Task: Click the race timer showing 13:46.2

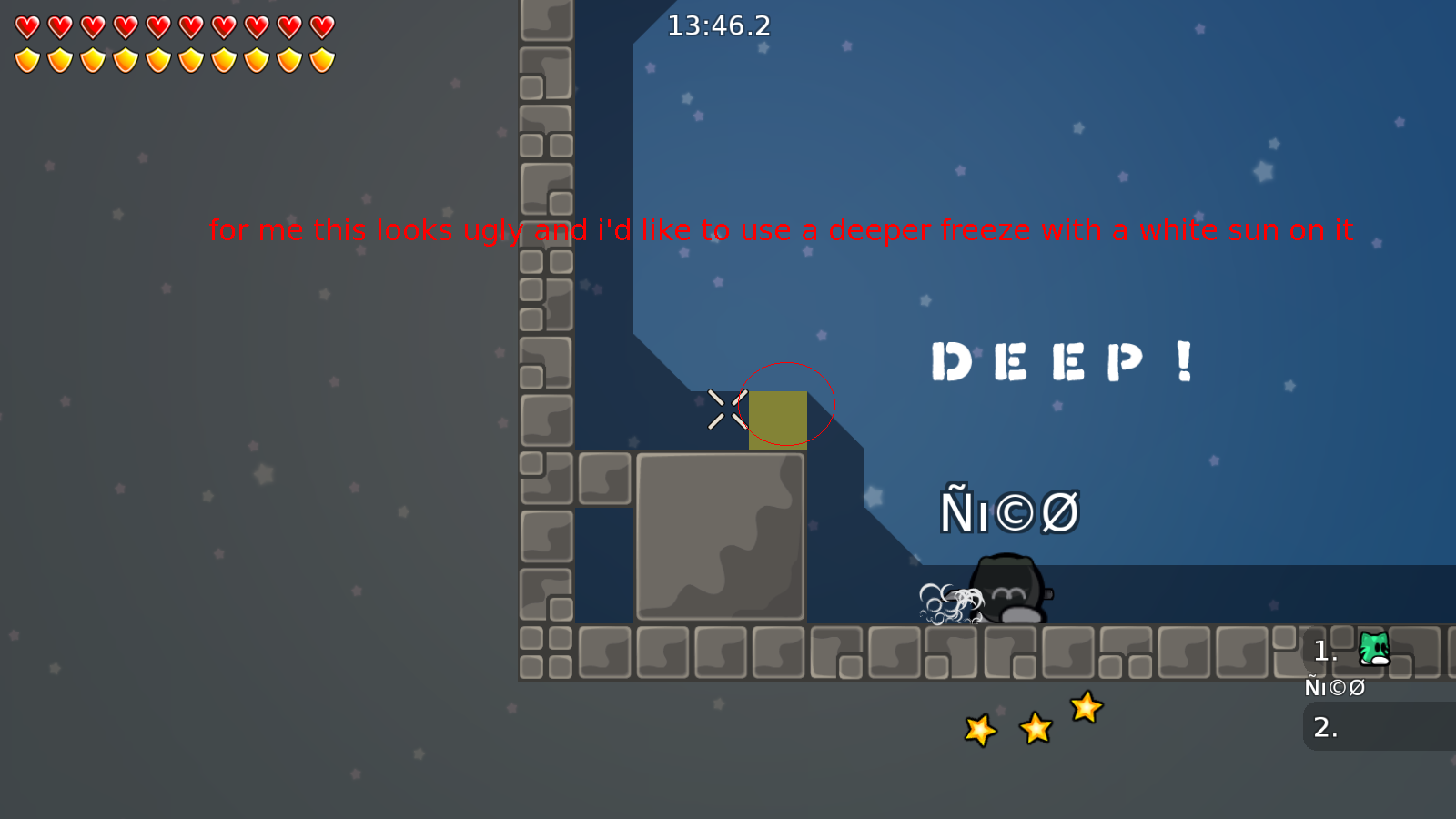Action: click(x=718, y=26)
